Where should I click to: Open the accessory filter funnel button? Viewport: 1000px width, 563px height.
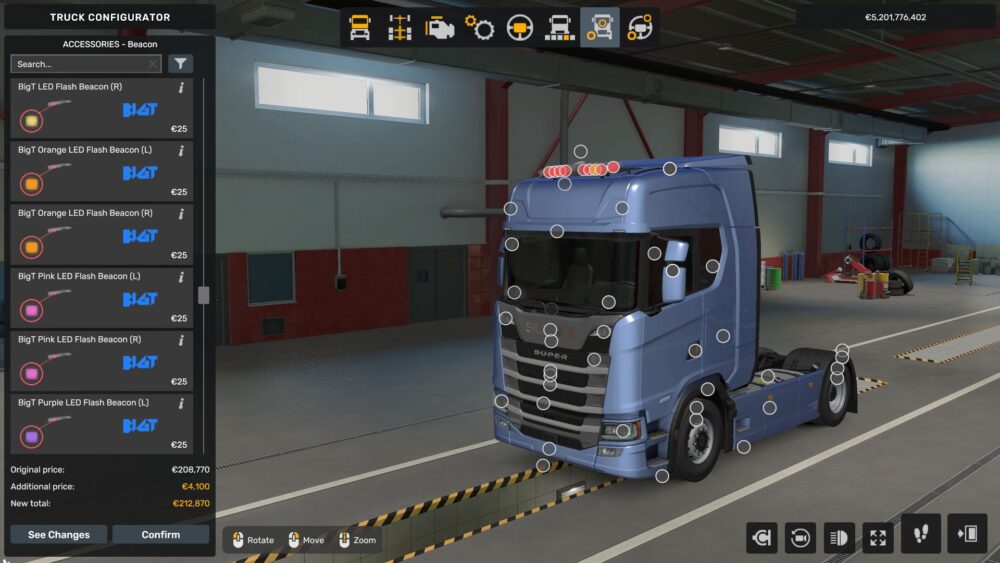(180, 64)
